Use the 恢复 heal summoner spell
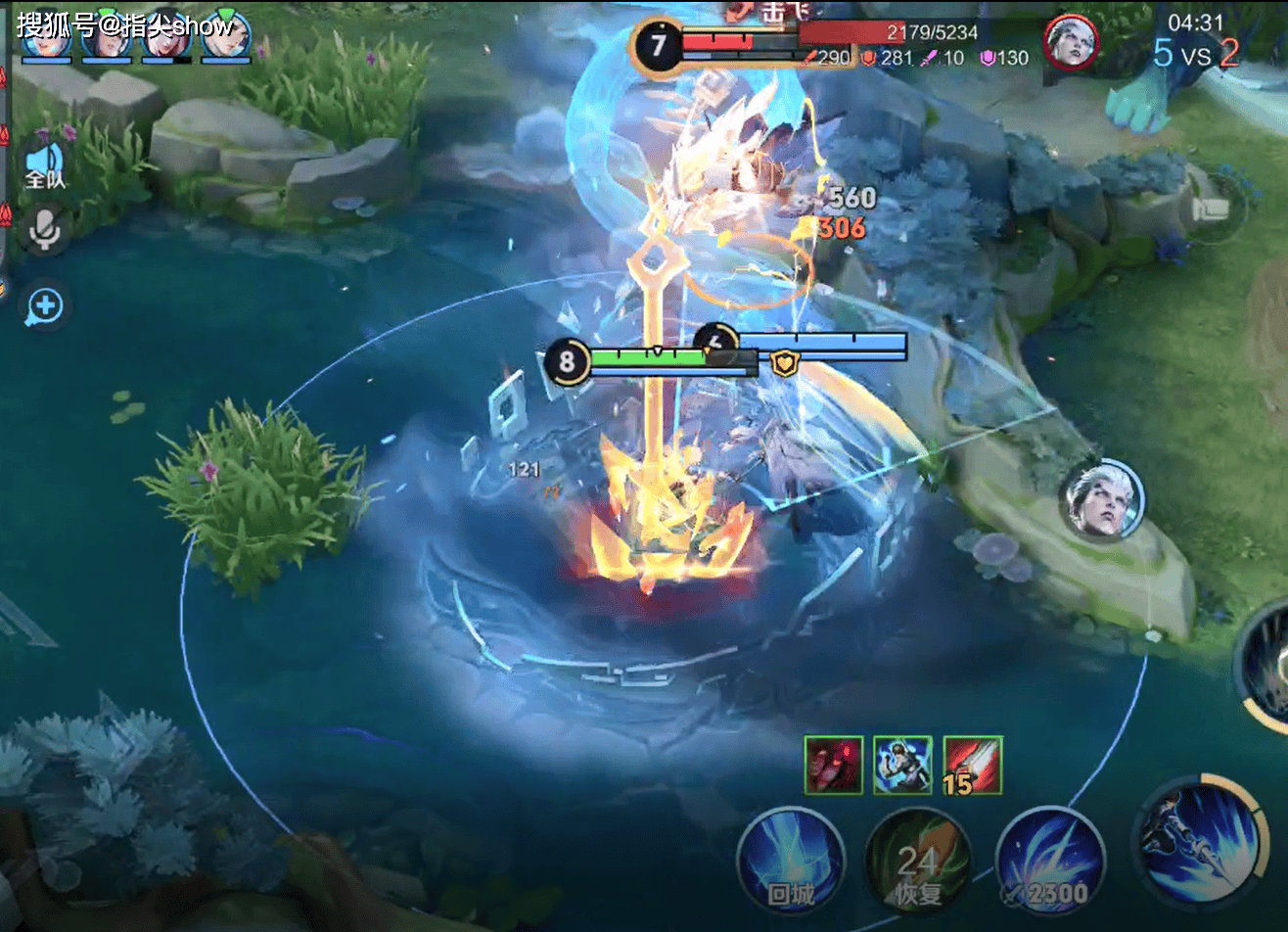The height and width of the screenshot is (932, 1288). click(x=918, y=862)
